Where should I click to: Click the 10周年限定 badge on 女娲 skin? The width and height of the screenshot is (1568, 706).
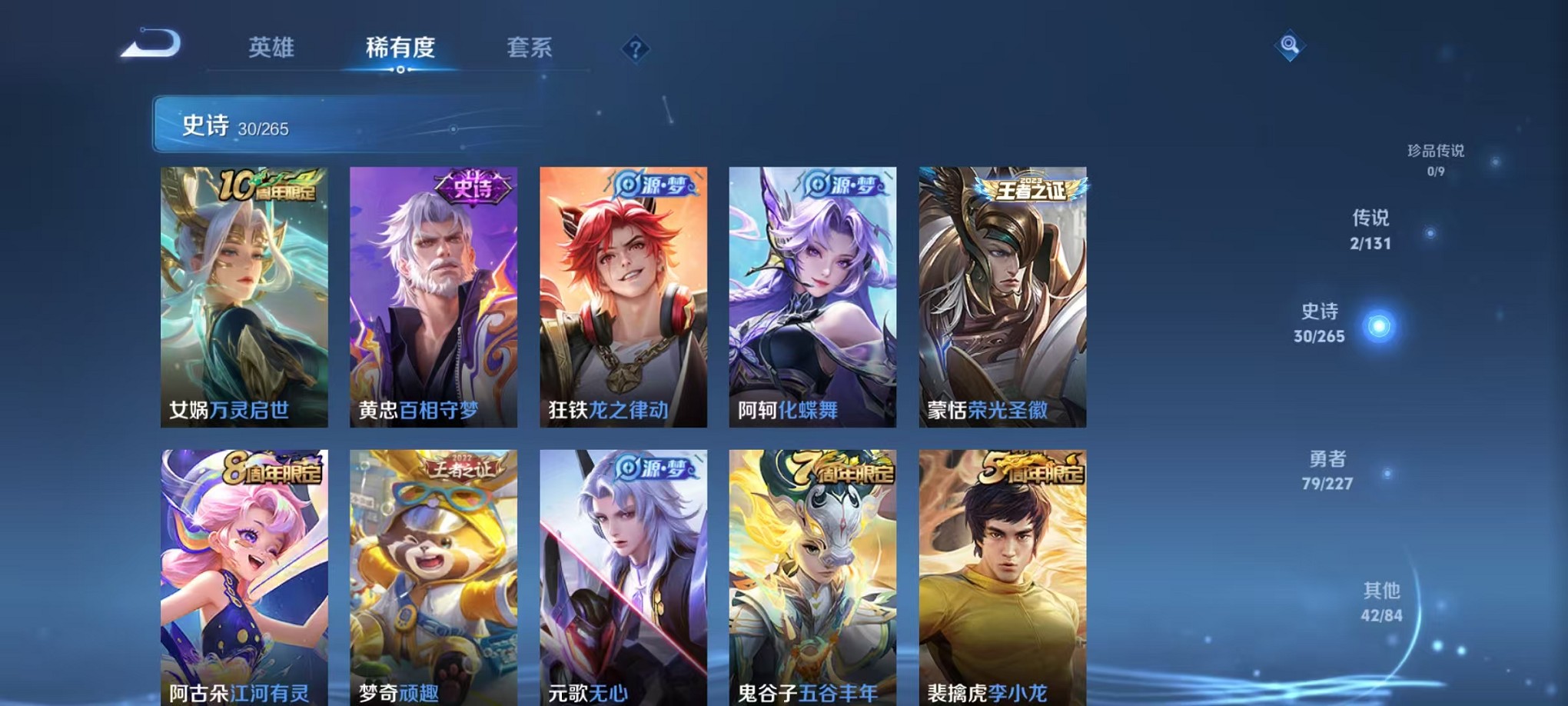point(271,185)
